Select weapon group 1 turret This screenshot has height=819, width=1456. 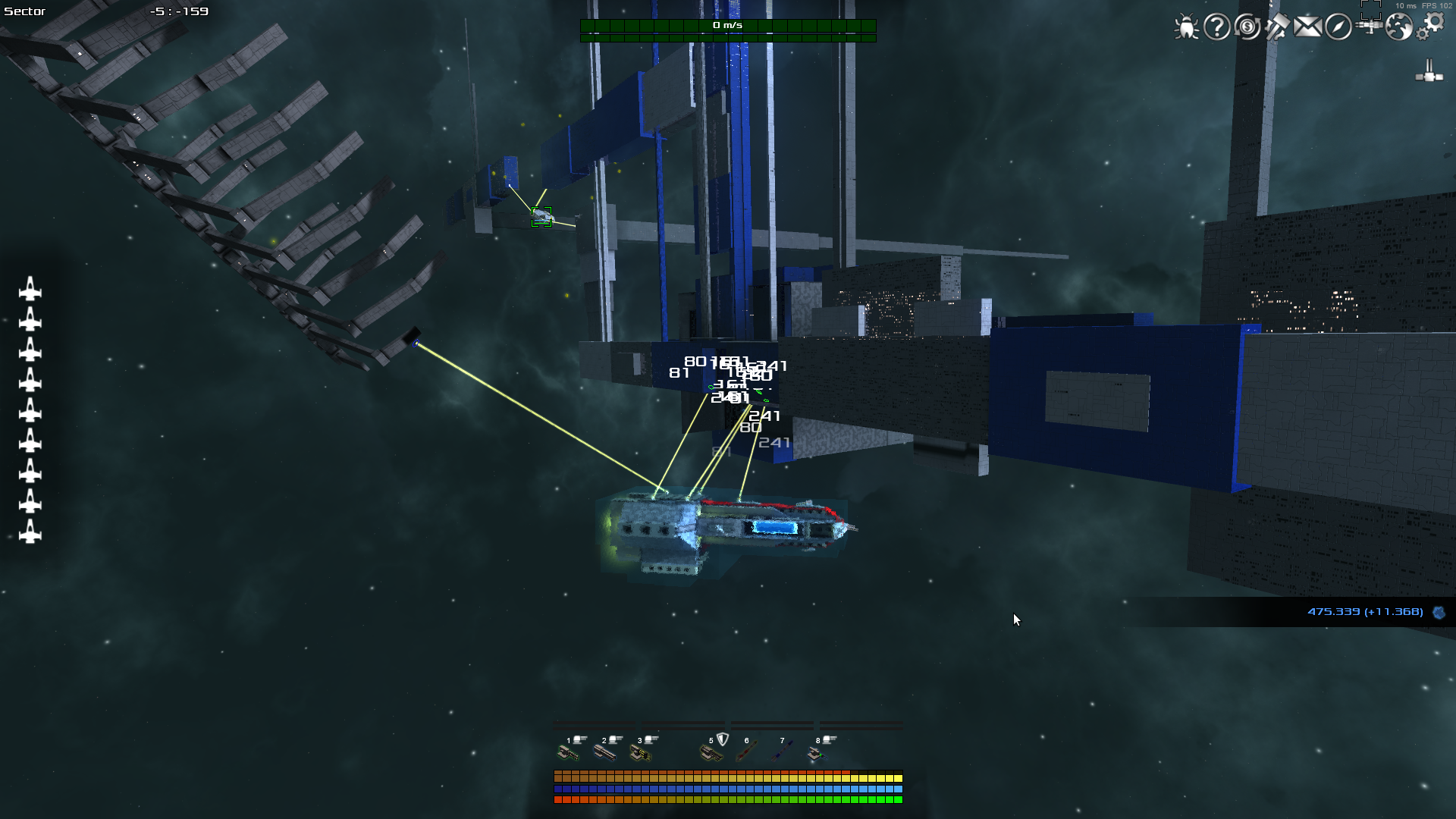point(568,752)
